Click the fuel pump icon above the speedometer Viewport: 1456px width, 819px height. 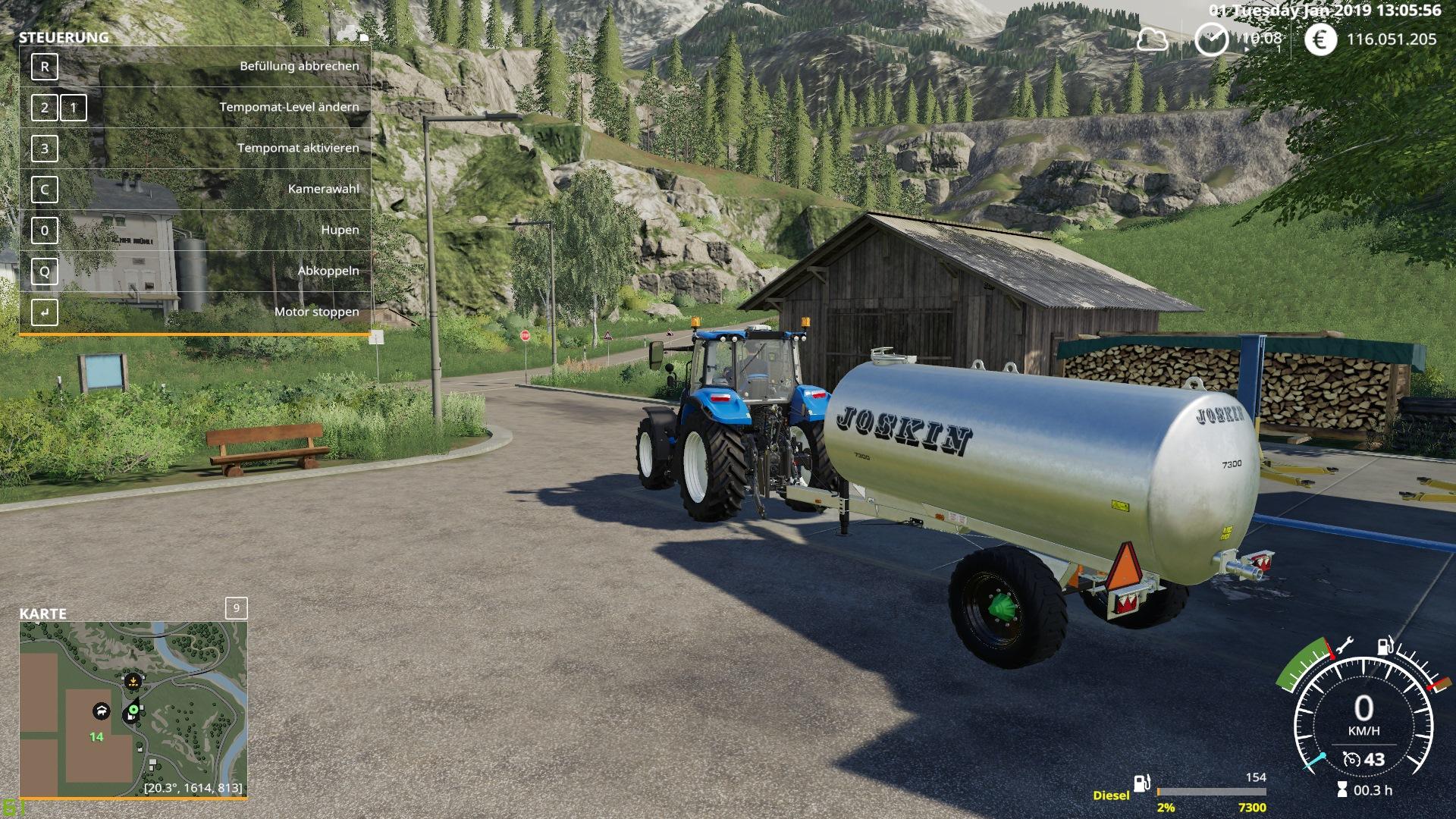point(1385,646)
